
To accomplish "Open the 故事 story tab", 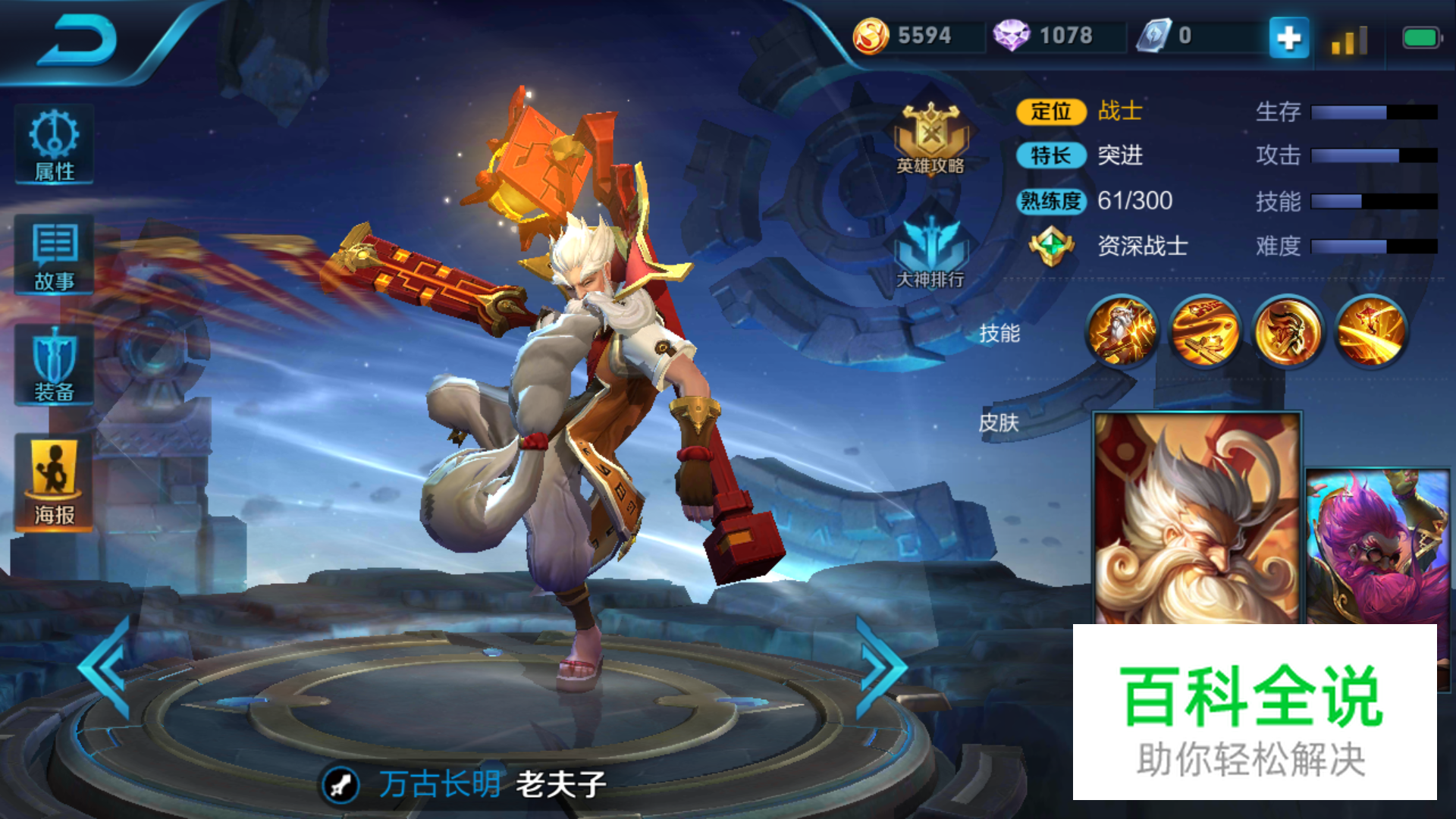I will click(x=54, y=256).
